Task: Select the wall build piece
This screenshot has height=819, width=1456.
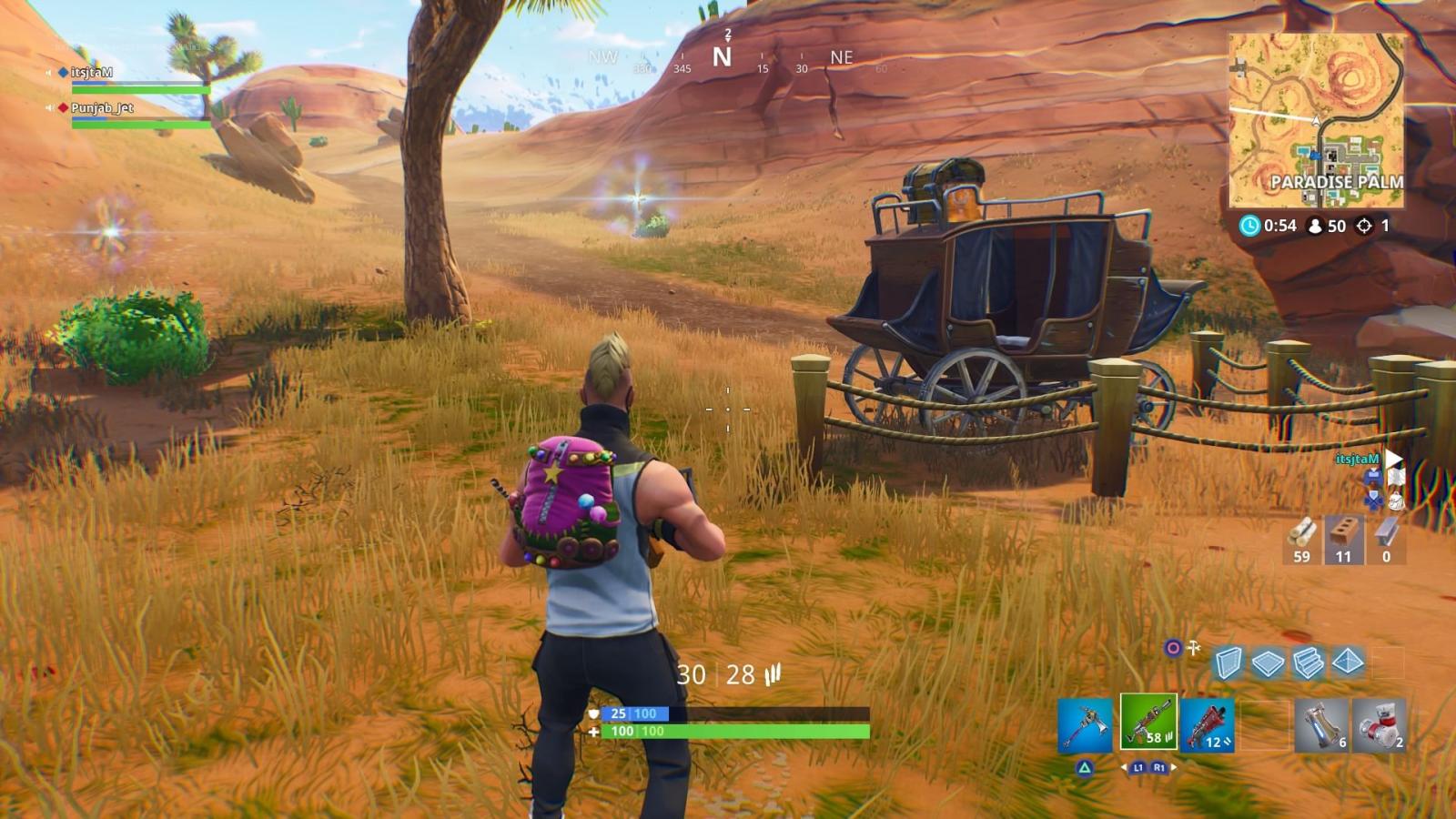Action: point(1228,663)
